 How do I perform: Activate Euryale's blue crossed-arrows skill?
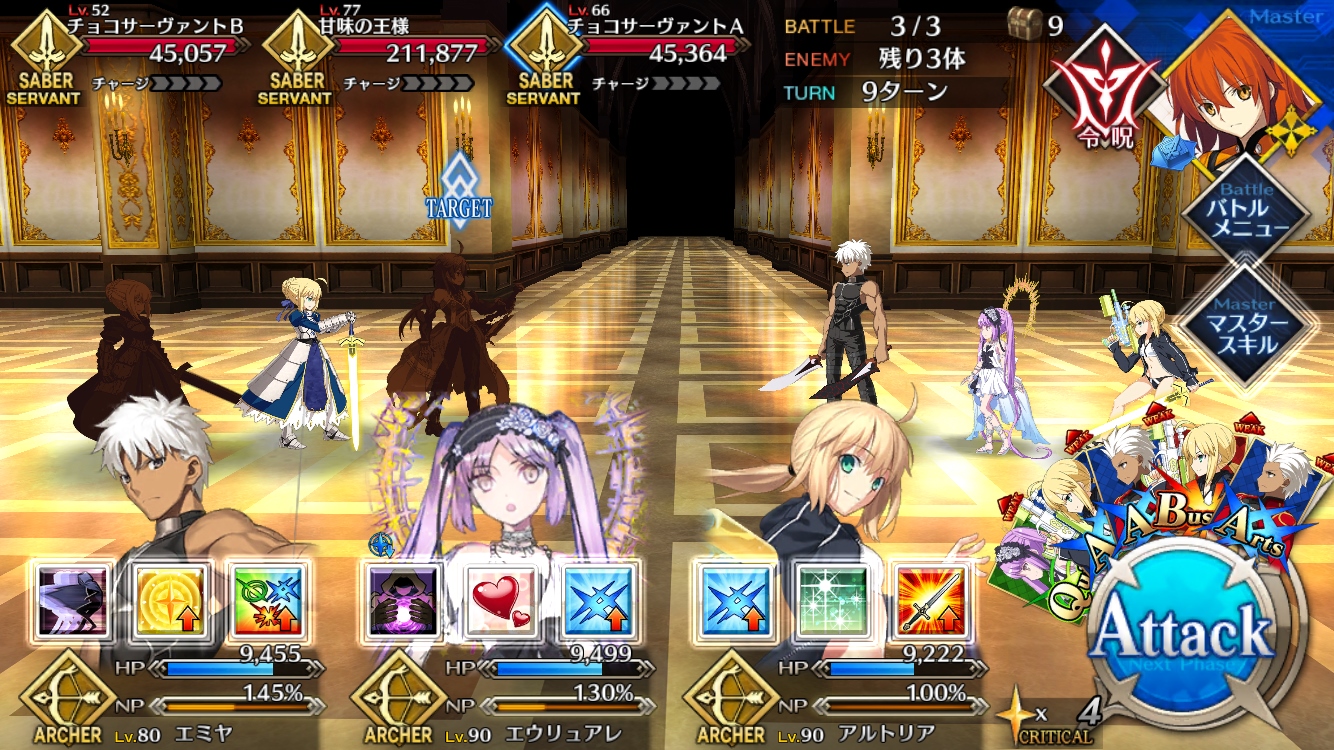coord(597,599)
